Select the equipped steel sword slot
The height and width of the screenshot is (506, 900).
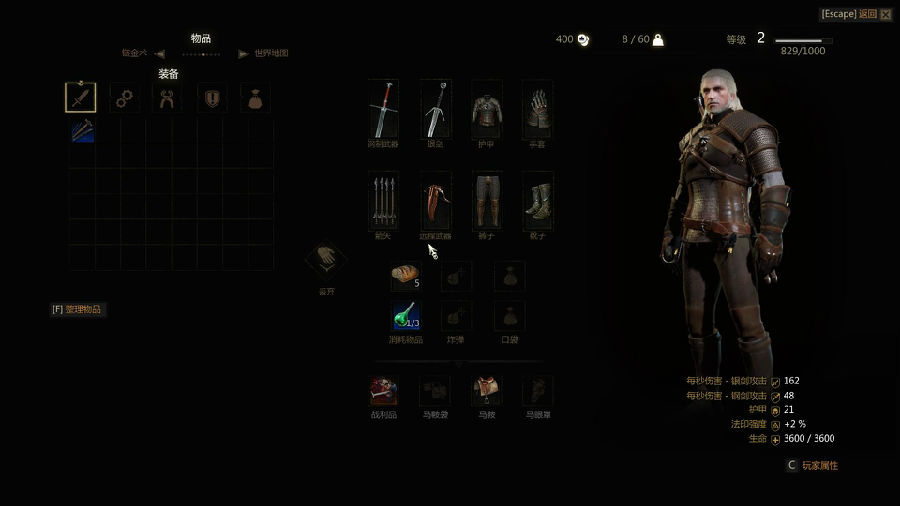[383, 109]
